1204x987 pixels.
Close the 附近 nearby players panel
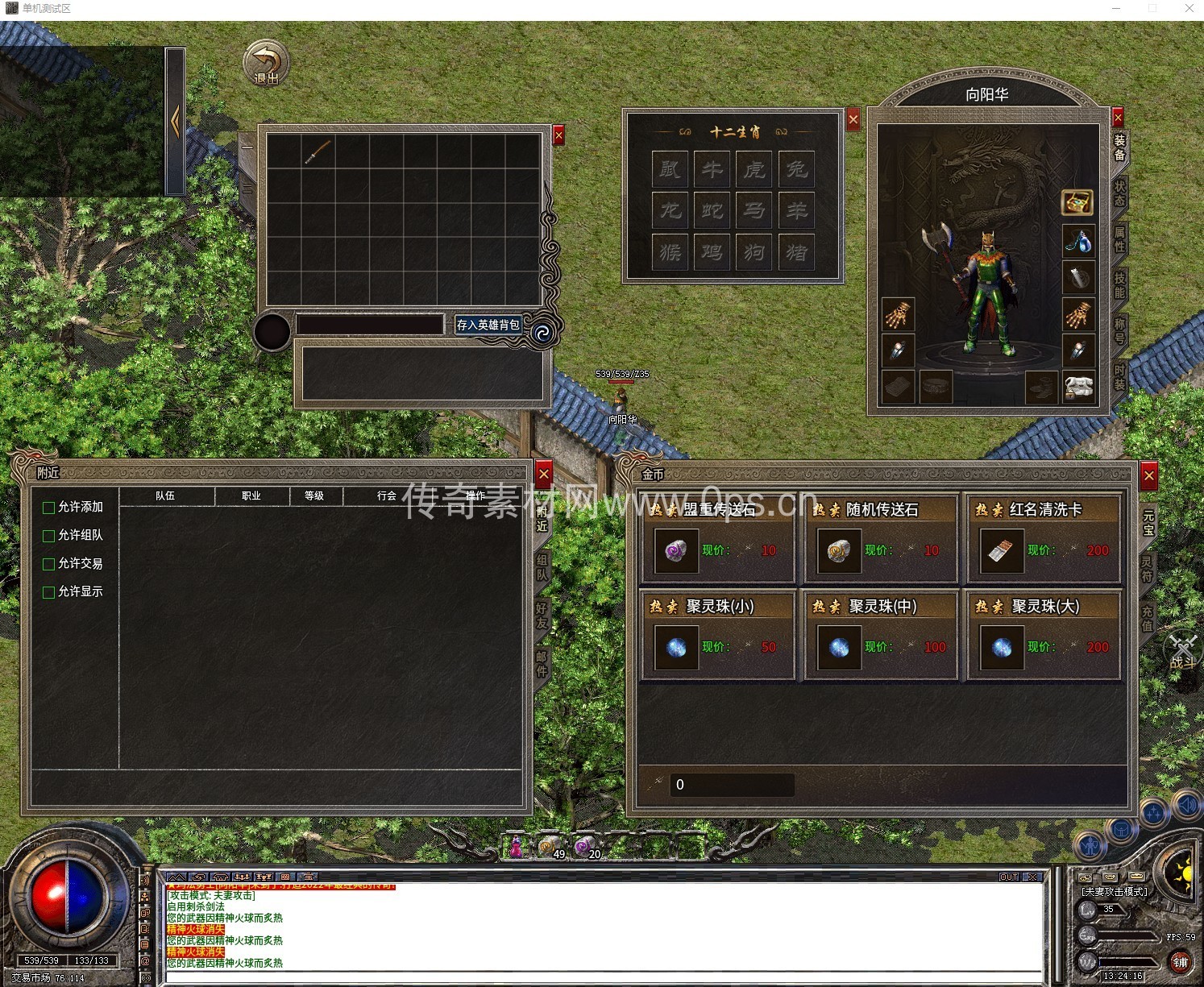pyautogui.click(x=544, y=474)
